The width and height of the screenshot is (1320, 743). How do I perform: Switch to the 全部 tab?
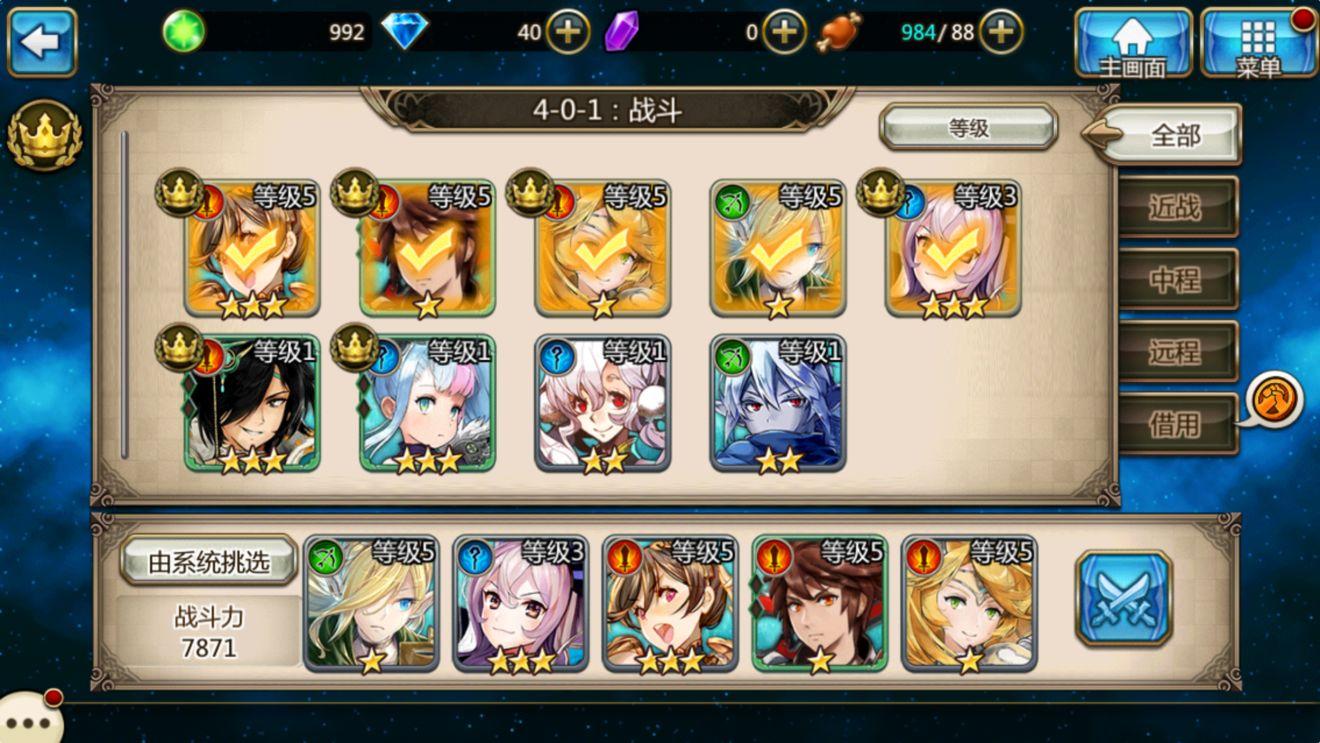point(1174,135)
